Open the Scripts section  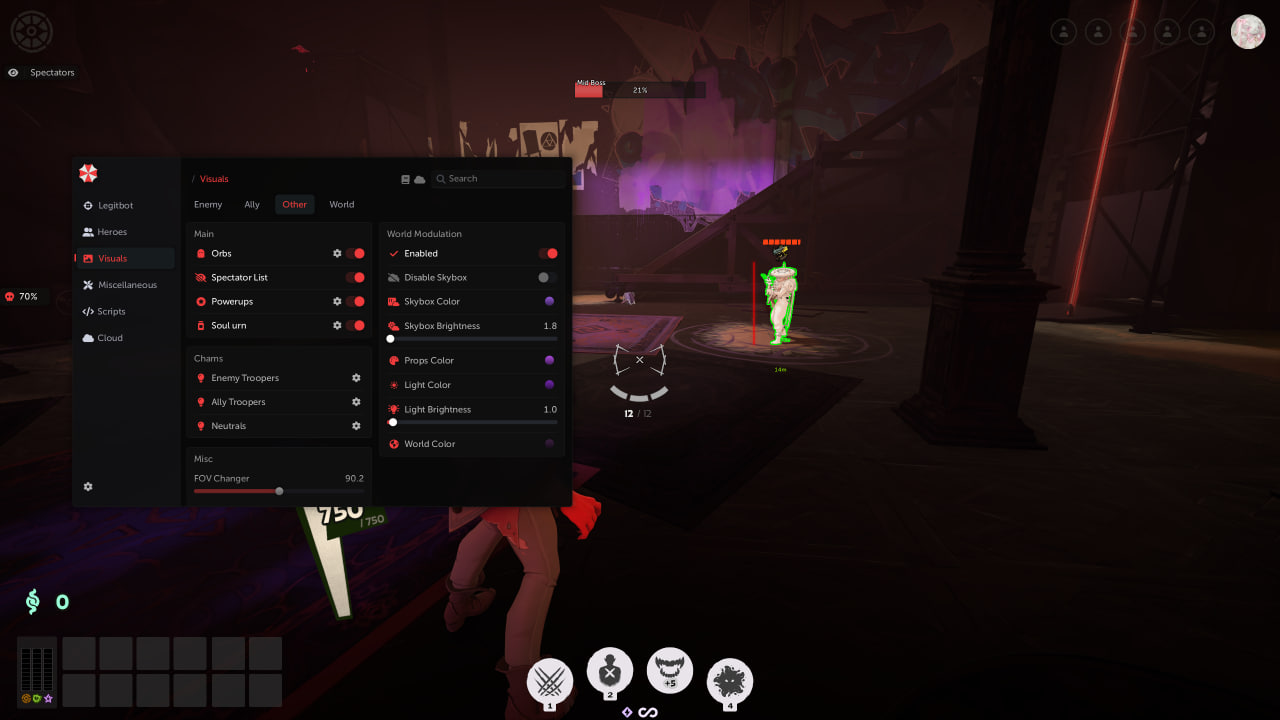tap(111, 312)
